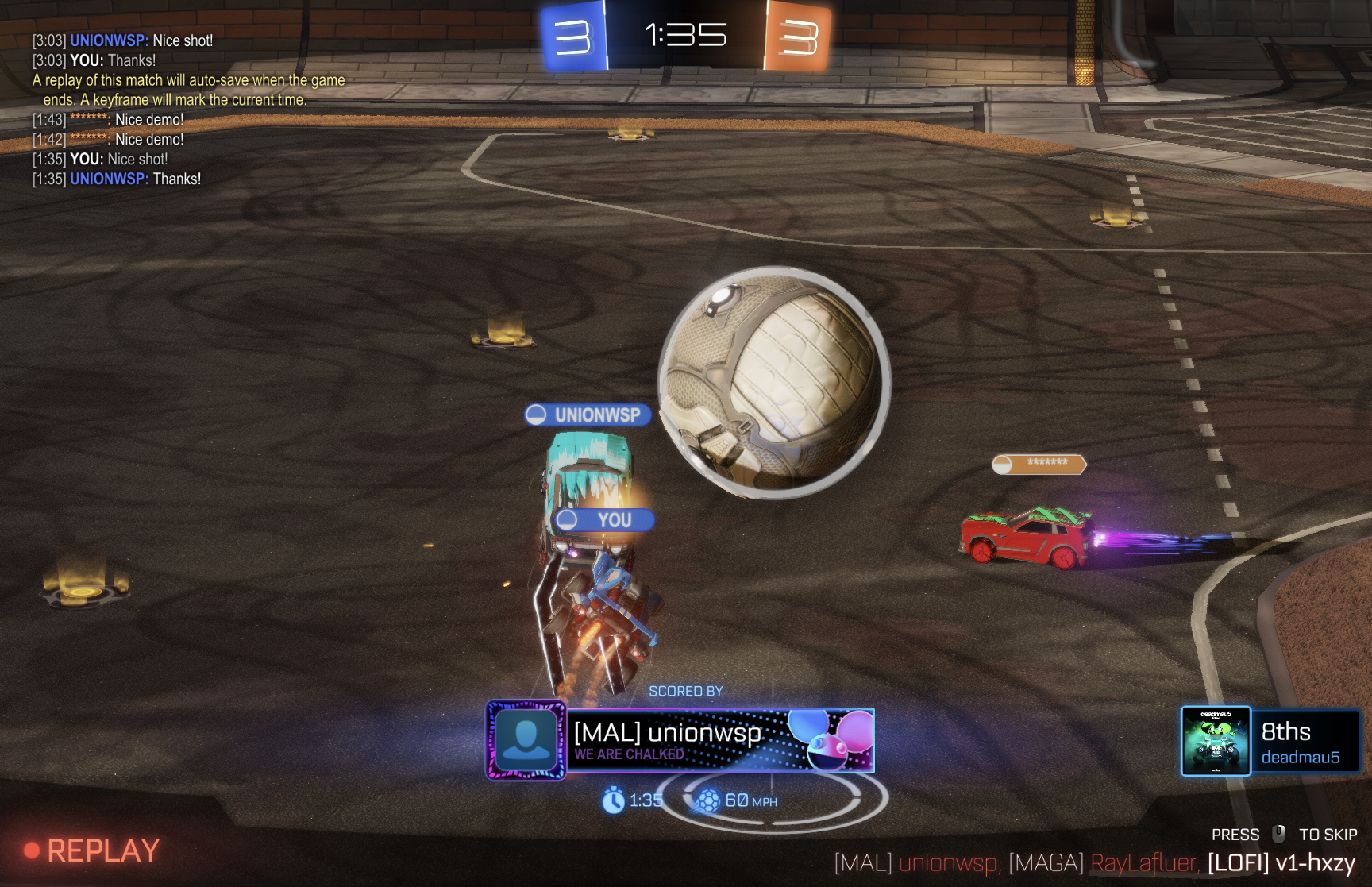Select the UNIONWSP nameplate above the car
This screenshot has height=887, width=1372.
click(x=588, y=415)
